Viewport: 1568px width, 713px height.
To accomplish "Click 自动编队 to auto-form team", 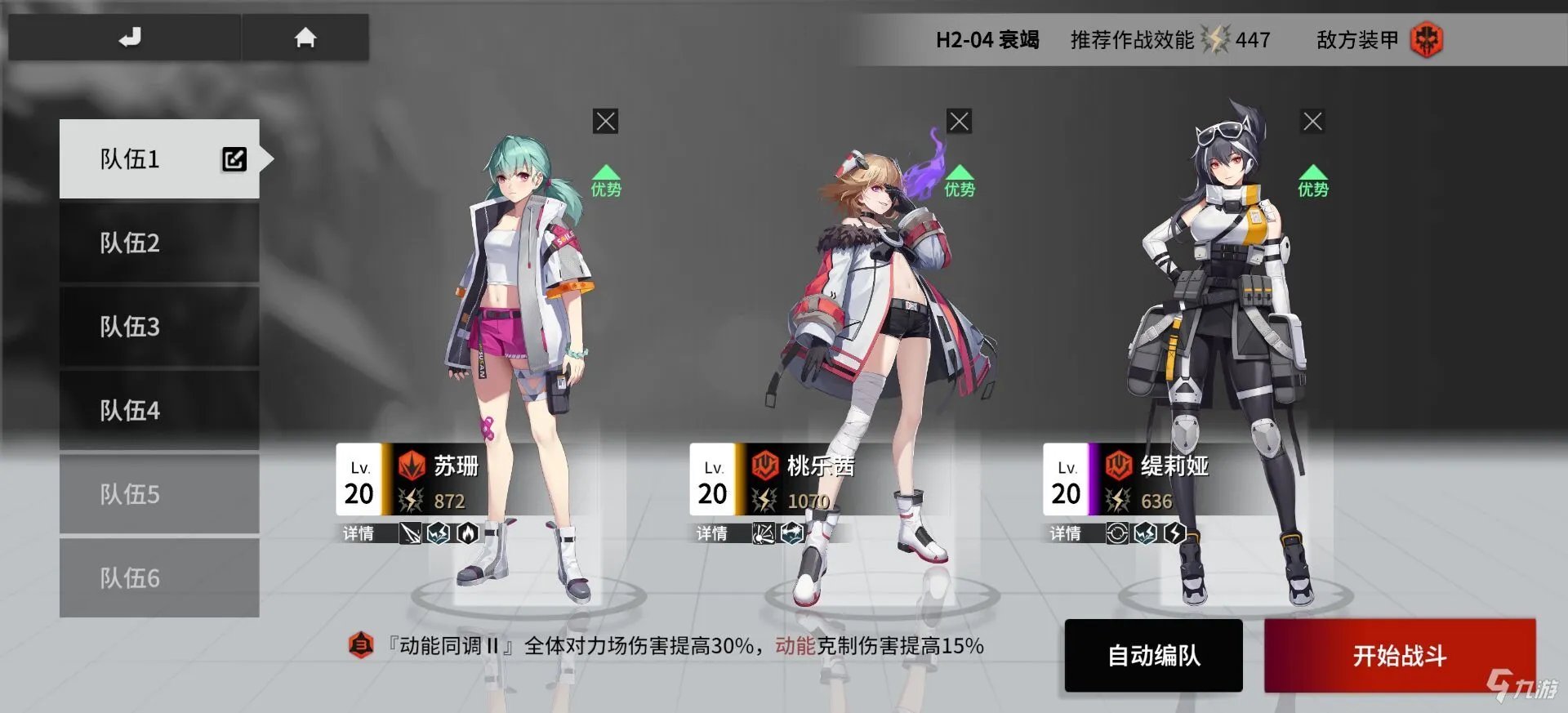I will pyautogui.click(x=1153, y=656).
